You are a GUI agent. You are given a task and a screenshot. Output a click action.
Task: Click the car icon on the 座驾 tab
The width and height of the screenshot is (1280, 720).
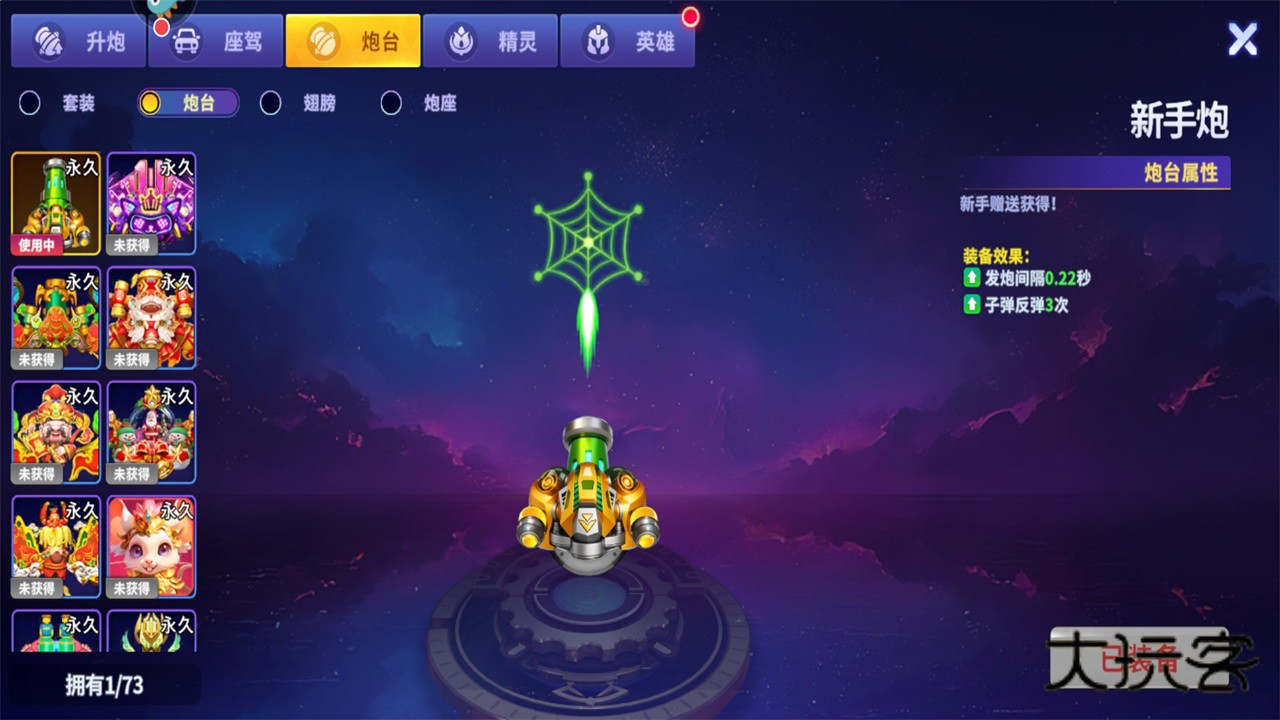click(x=187, y=42)
